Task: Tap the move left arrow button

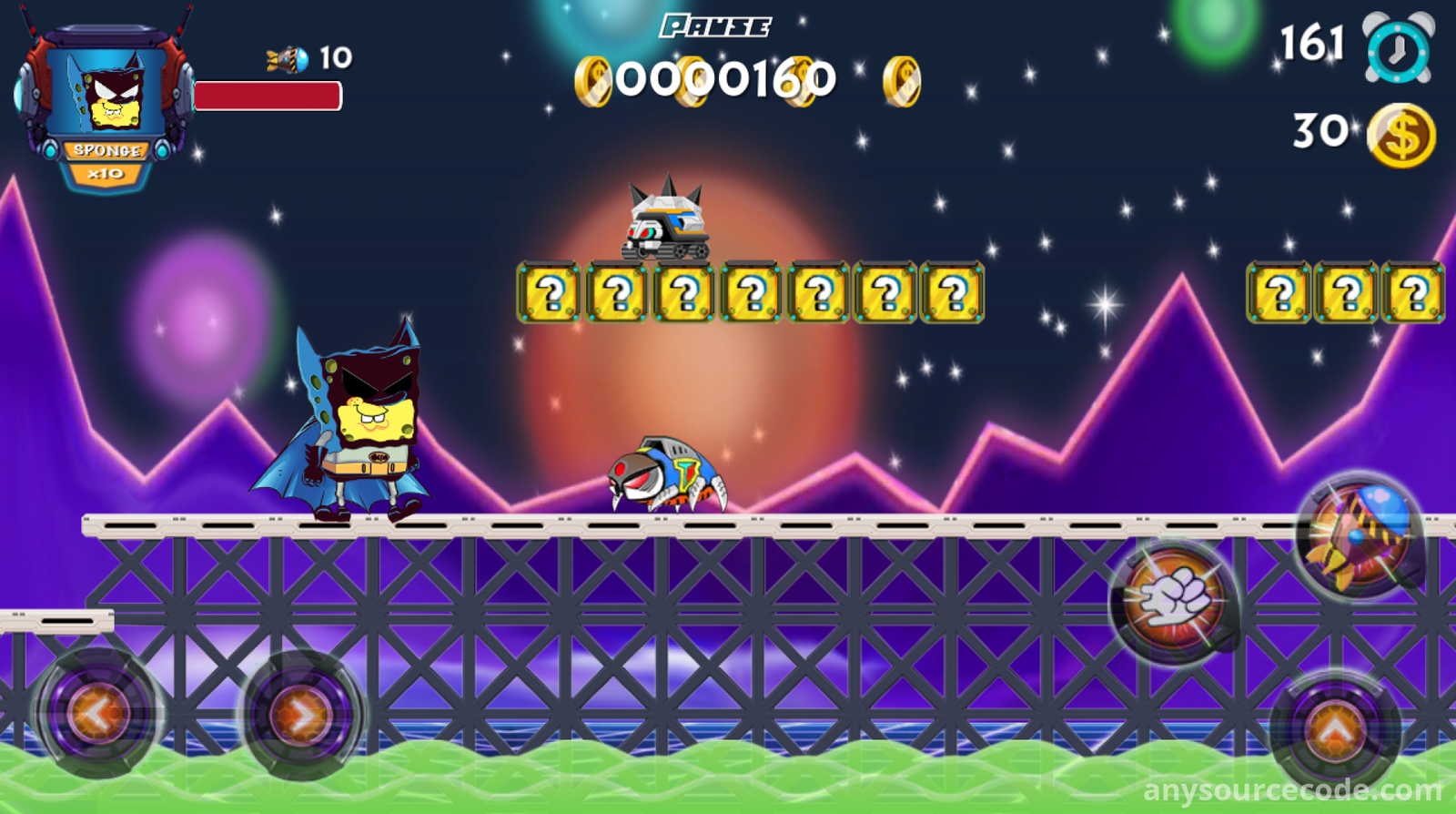Action: pyautogui.click(x=98, y=712)
